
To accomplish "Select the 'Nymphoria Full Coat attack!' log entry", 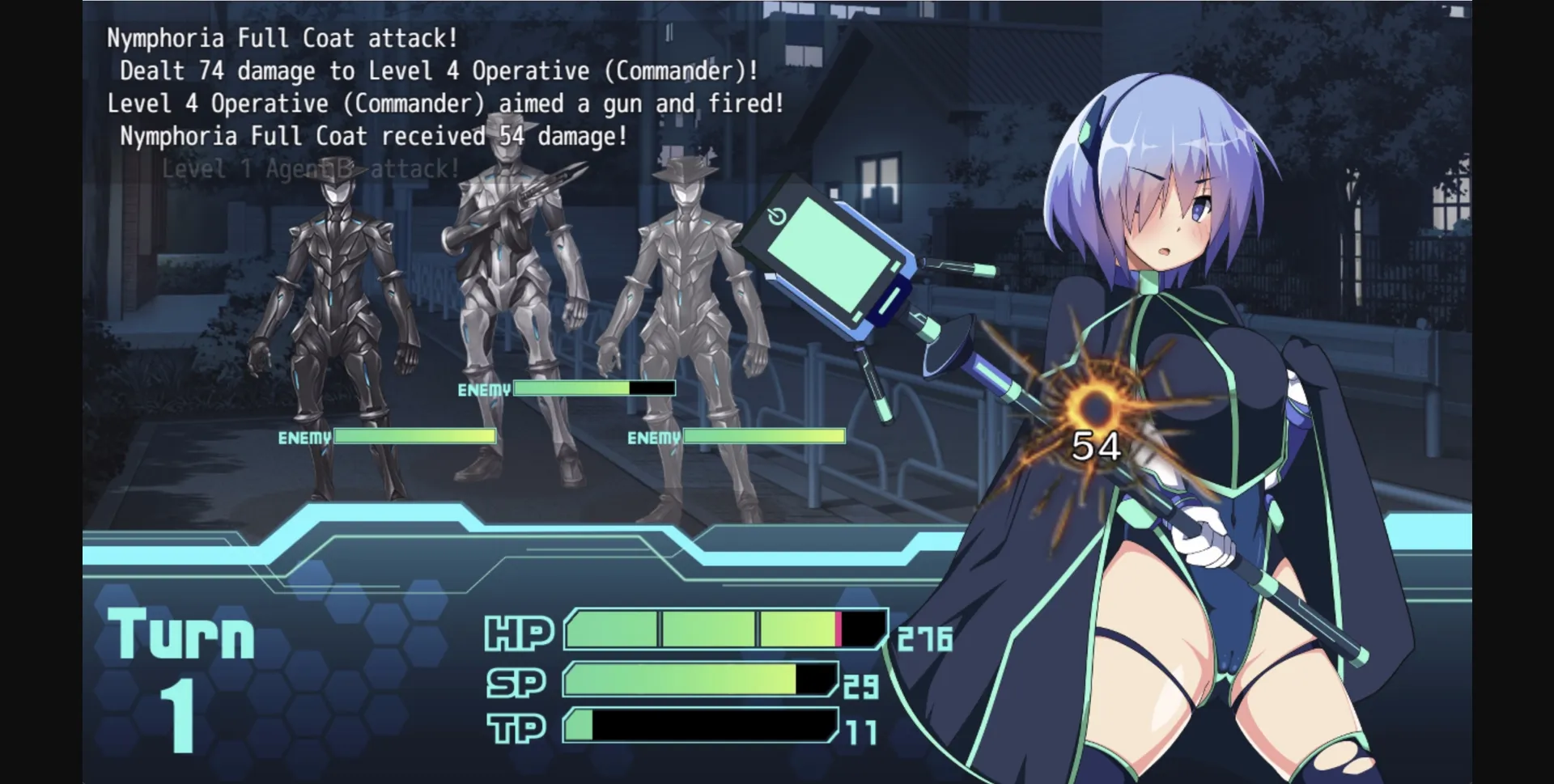I will (x=280, y=36).
